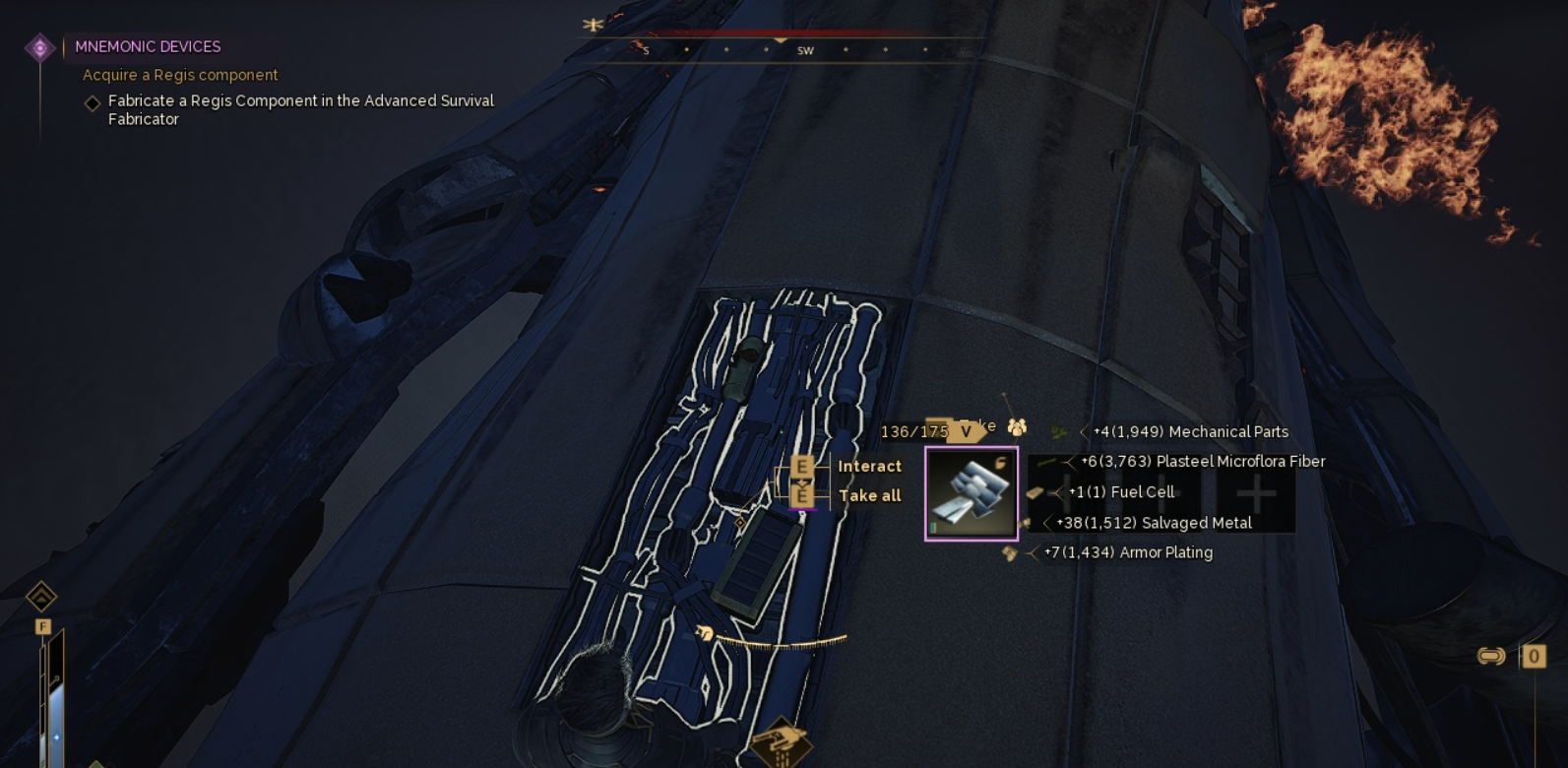
Task: Click the empty plus slot beside the loot
Action: click(1255, 493)
